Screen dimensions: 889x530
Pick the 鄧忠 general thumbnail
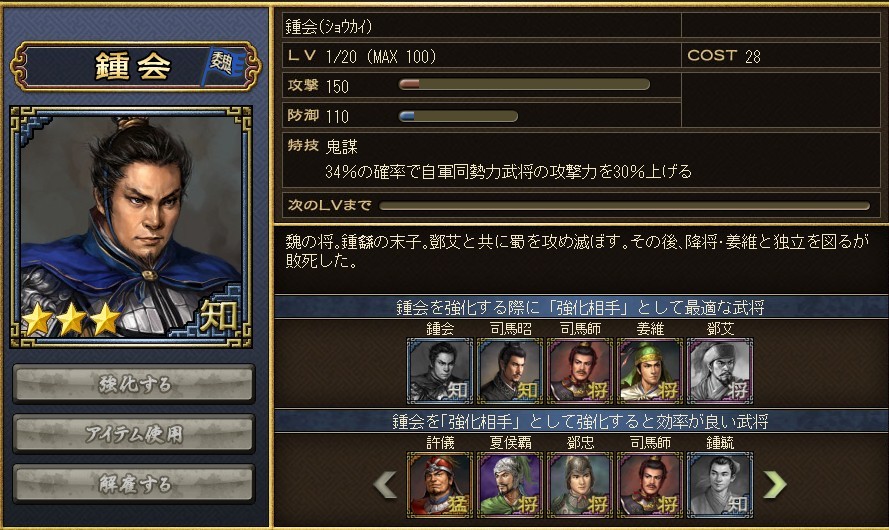coord(580,484)
